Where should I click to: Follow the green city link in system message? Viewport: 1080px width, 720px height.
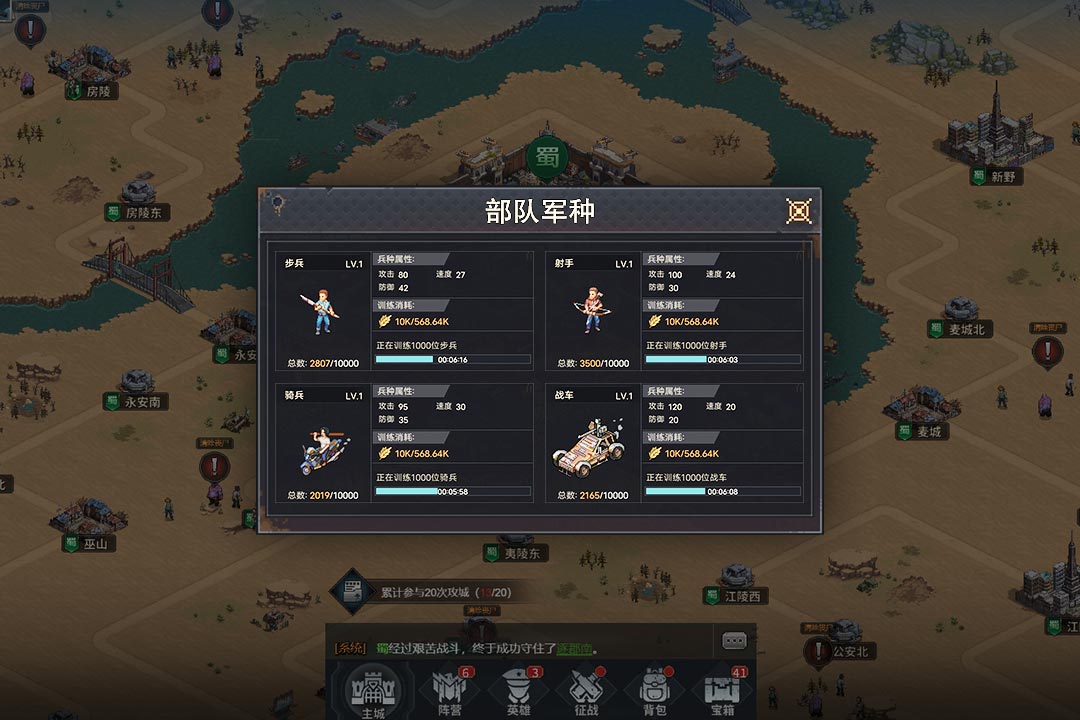click(574, 648)
